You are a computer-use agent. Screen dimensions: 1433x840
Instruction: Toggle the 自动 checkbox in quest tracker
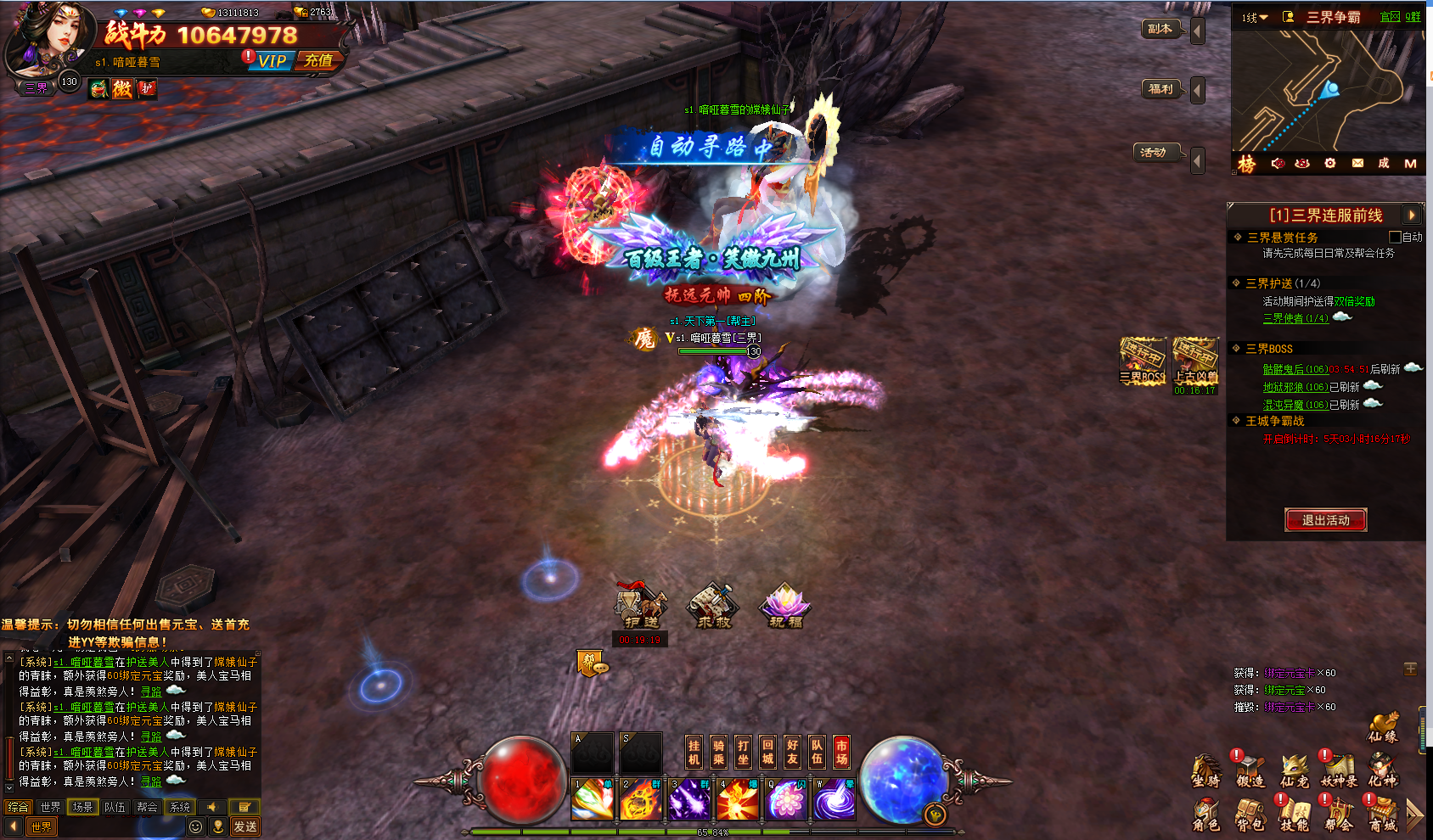[1395, 237]
